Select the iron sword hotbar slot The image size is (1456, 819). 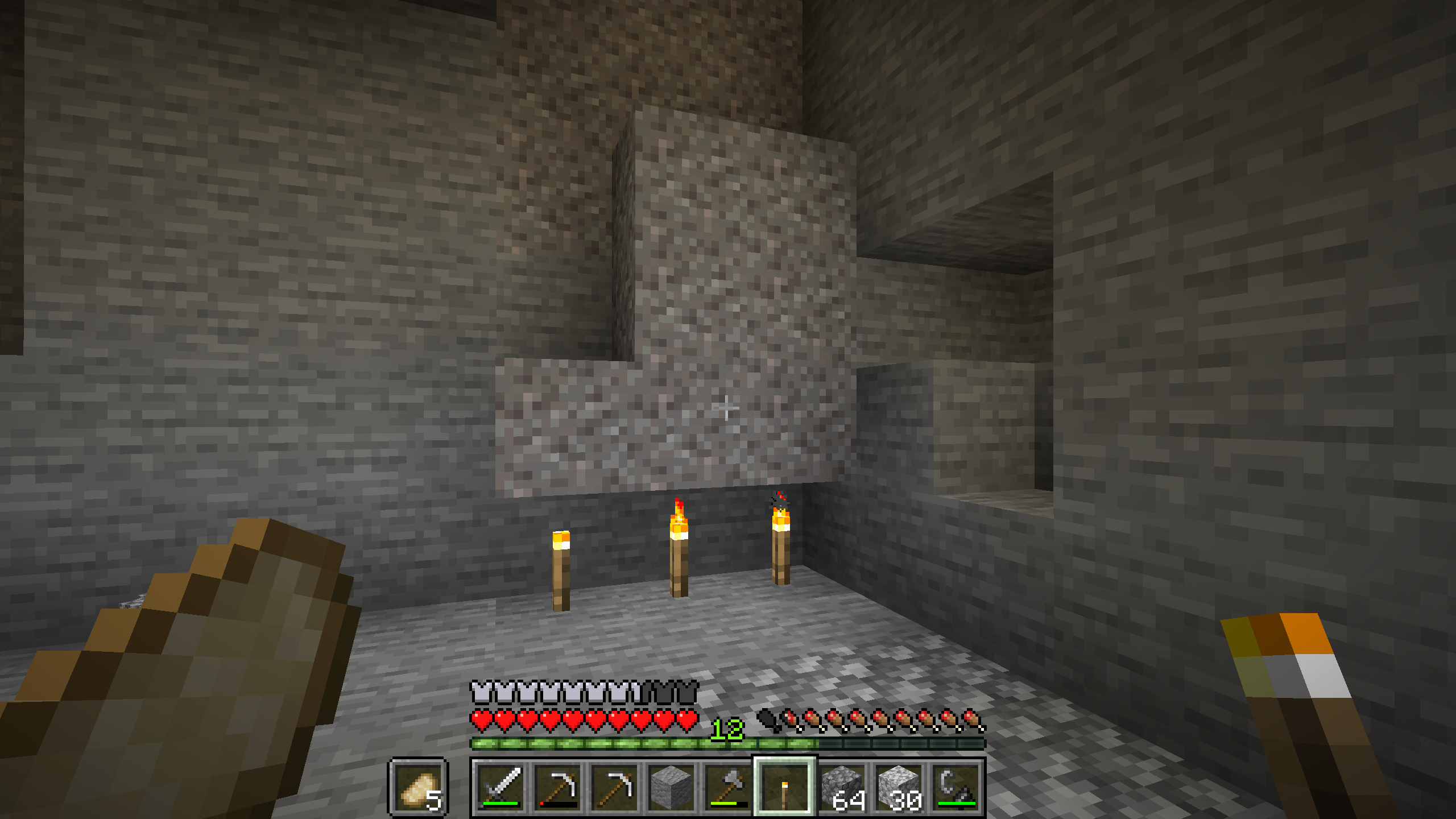pyautogui.click(x=500, y=787)
